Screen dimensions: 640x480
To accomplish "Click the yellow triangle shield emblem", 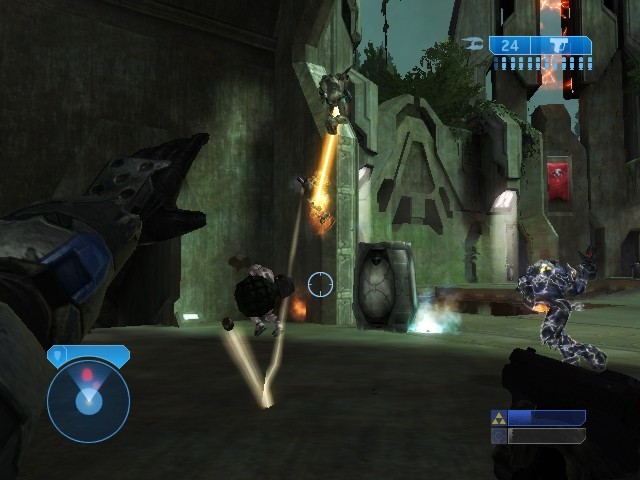I will click(498, 417).
